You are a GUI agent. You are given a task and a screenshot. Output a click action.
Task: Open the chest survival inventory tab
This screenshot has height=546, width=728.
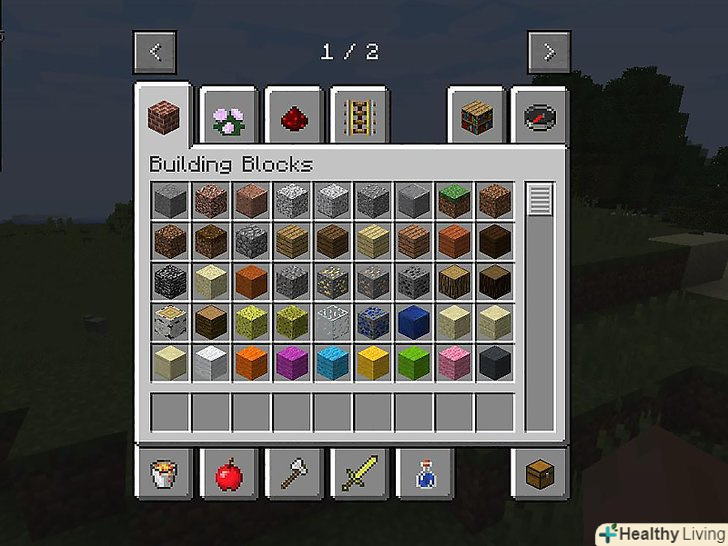[x=541, y=474]
